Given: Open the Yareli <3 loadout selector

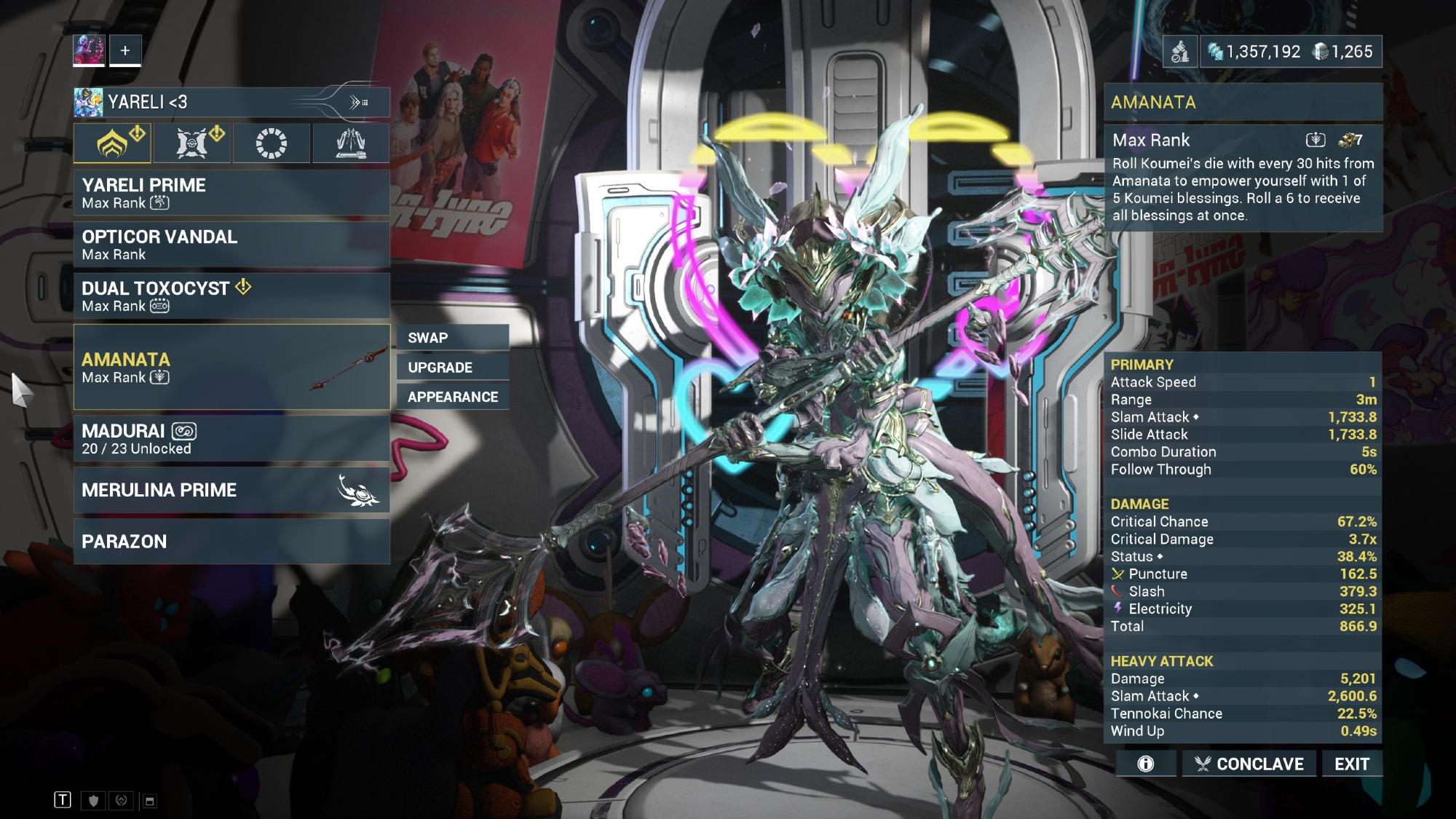Looking at the screenshot, I should click(x=232, y=103).
